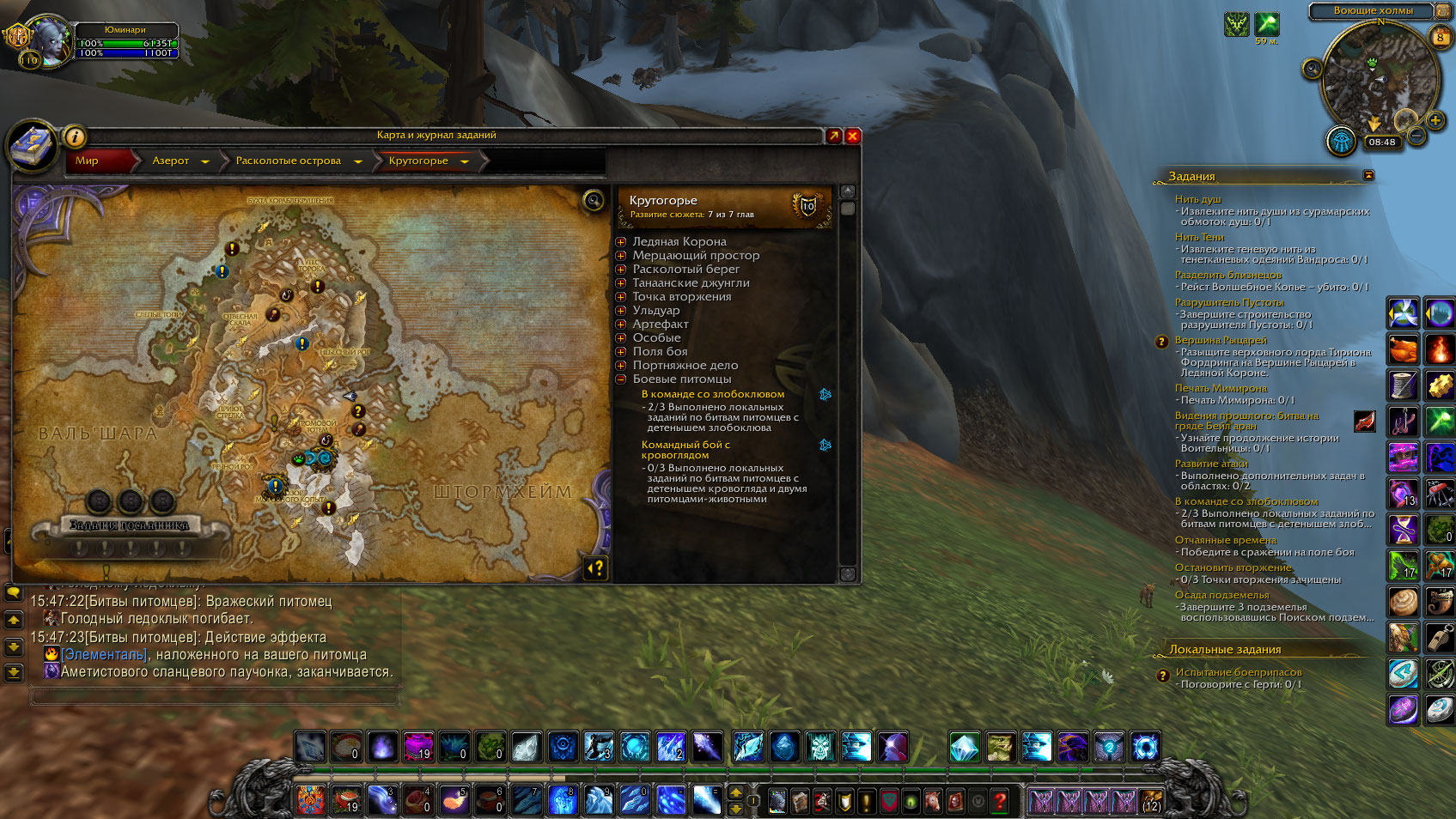Select the В команде со злобоклювом quest

(x=712, y=394)
